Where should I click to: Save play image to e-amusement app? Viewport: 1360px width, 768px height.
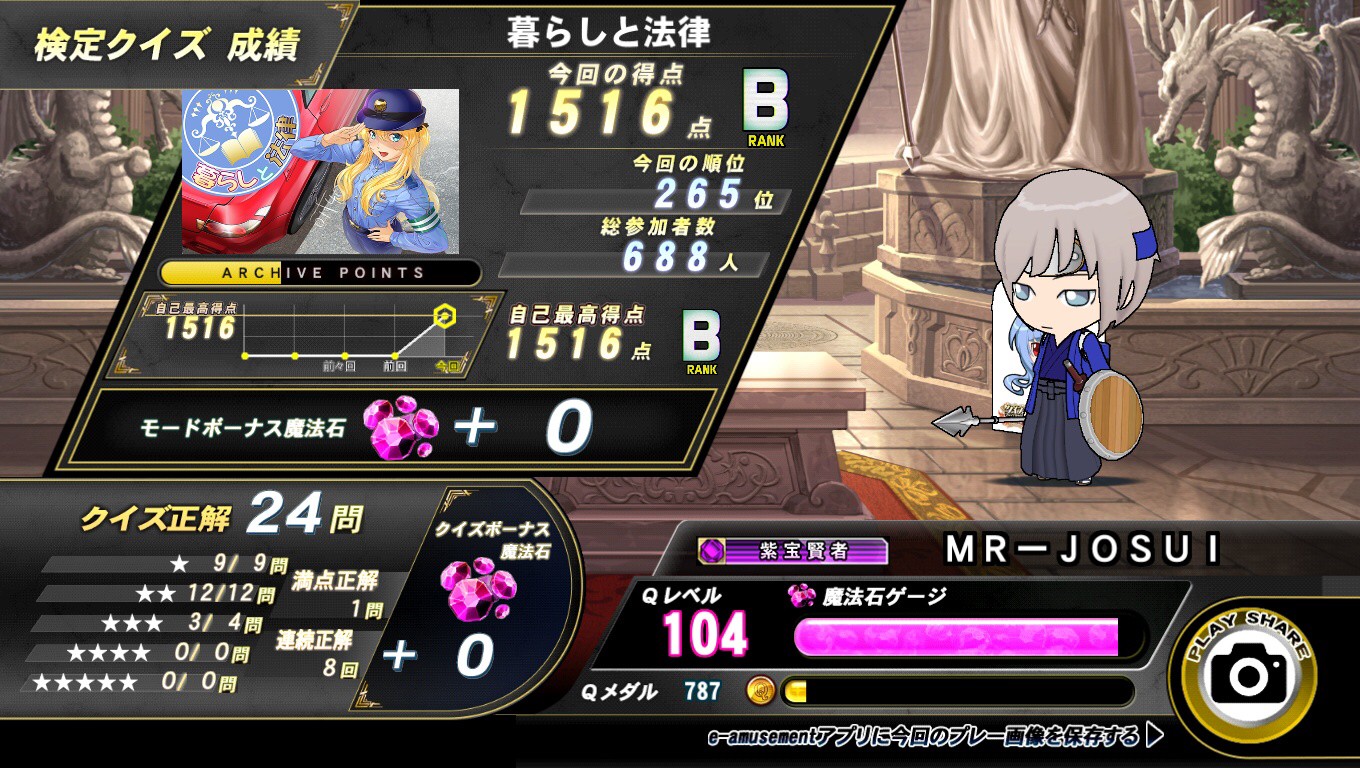tap(935, 737)
